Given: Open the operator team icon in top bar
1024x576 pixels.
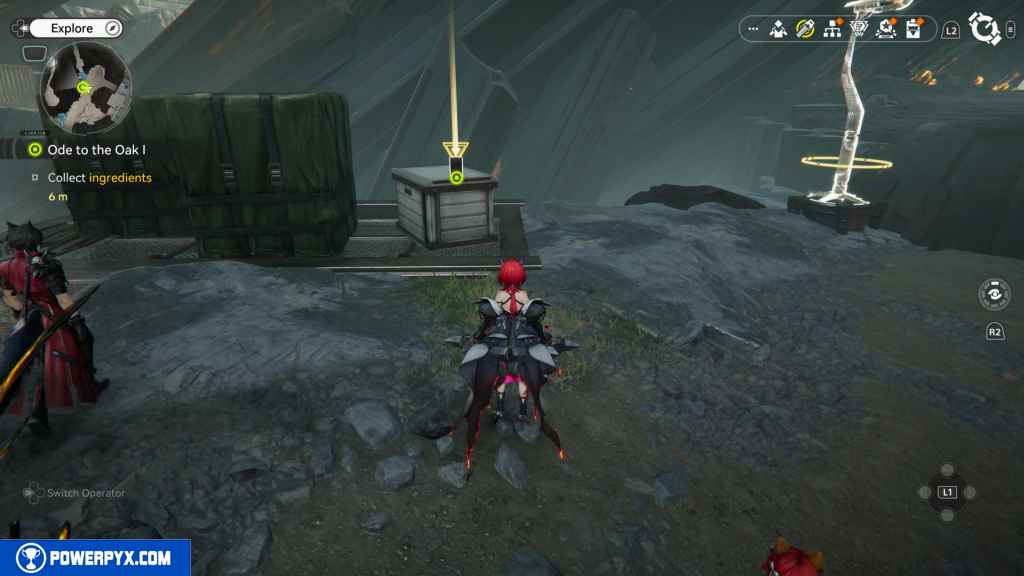Looking at the screenshot, I should tap(778, 29).
